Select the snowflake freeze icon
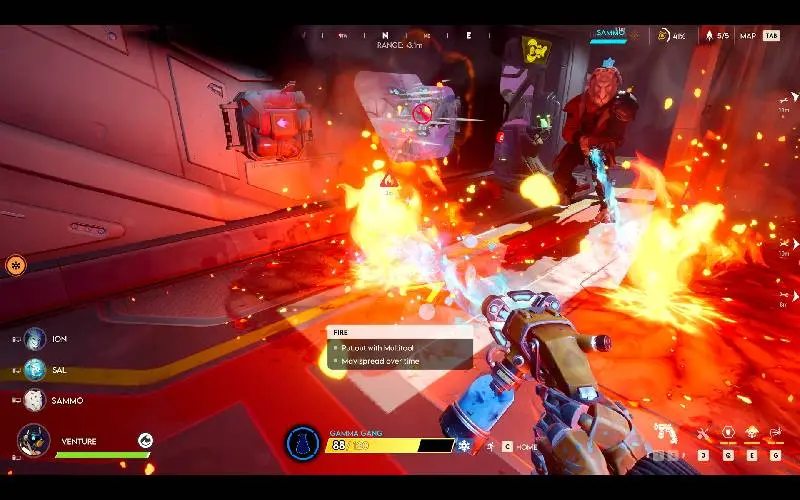 [x=464, y=445]
